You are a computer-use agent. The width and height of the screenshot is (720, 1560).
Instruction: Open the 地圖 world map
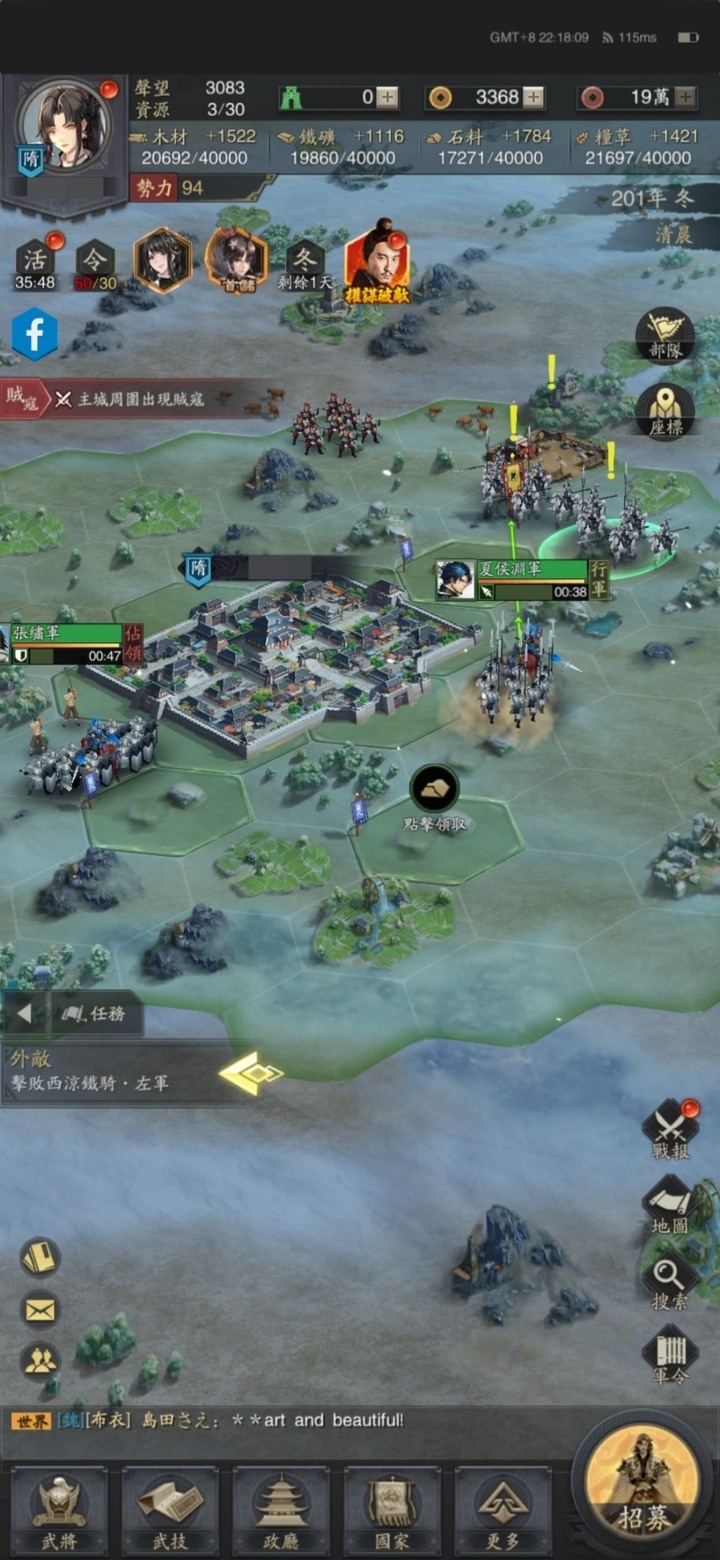pyautogui.click(x=670, y=1204)
